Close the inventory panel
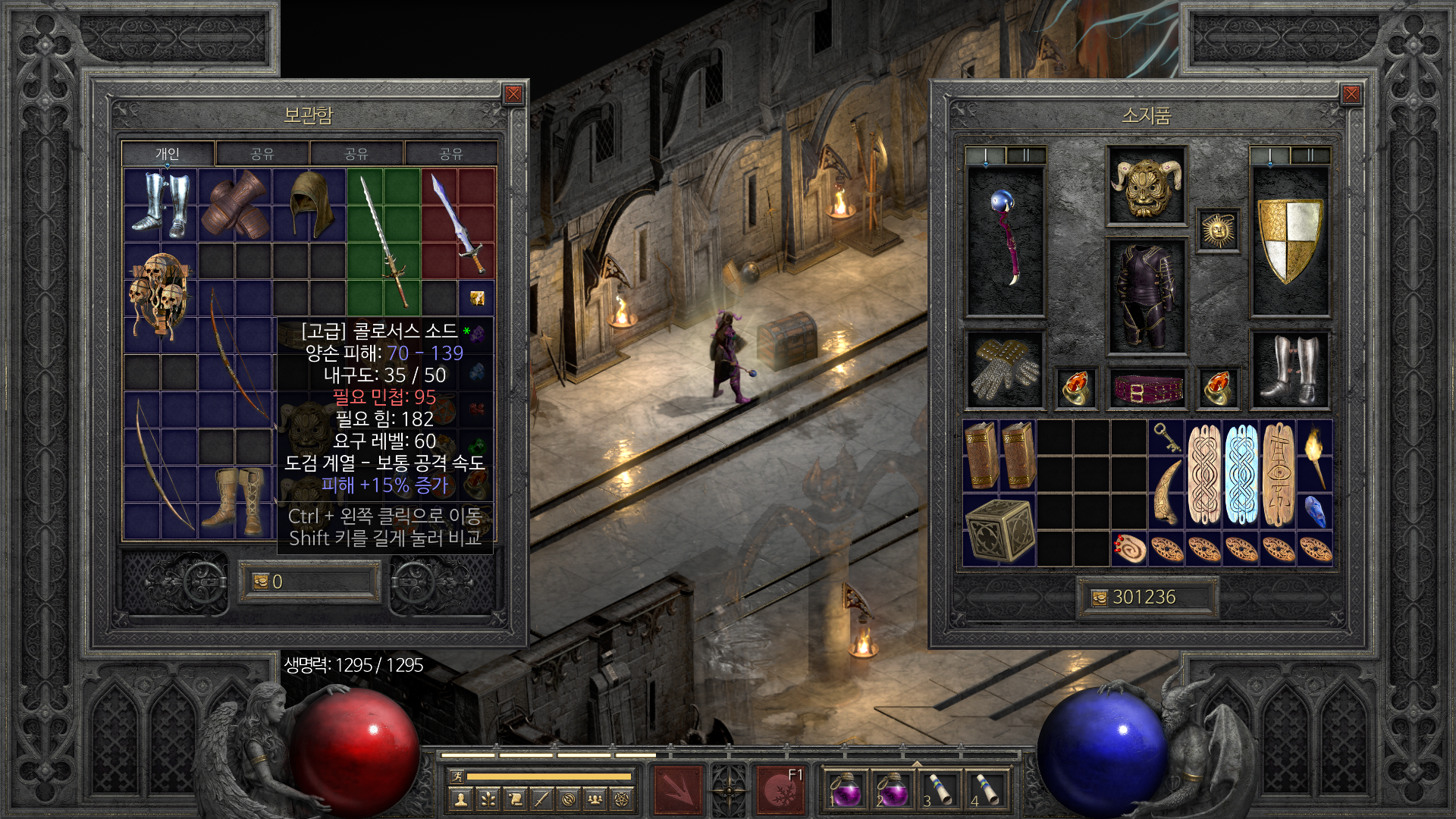 [1351, 94]
